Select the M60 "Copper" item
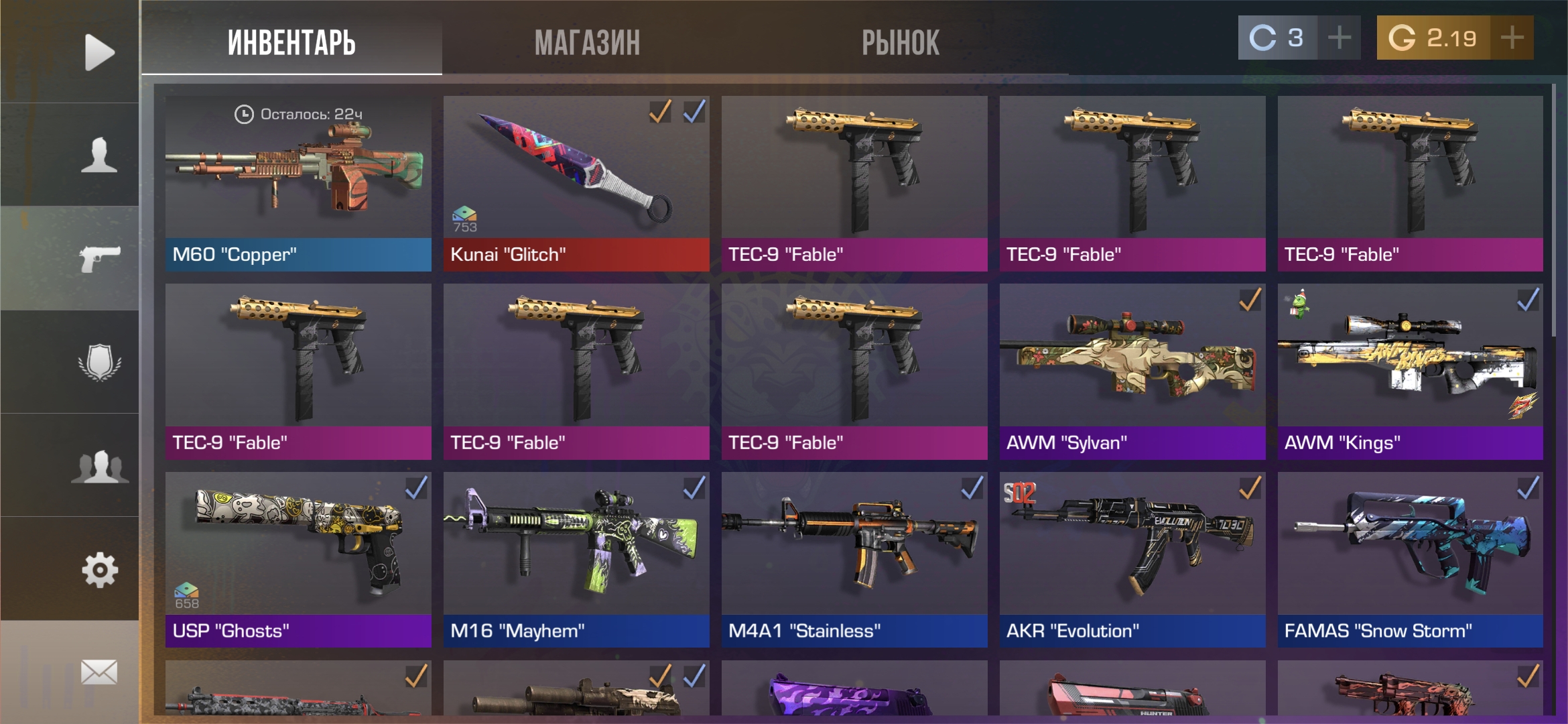The width and height of the screenshot is (1568, 724). click(x=298, y=183)
